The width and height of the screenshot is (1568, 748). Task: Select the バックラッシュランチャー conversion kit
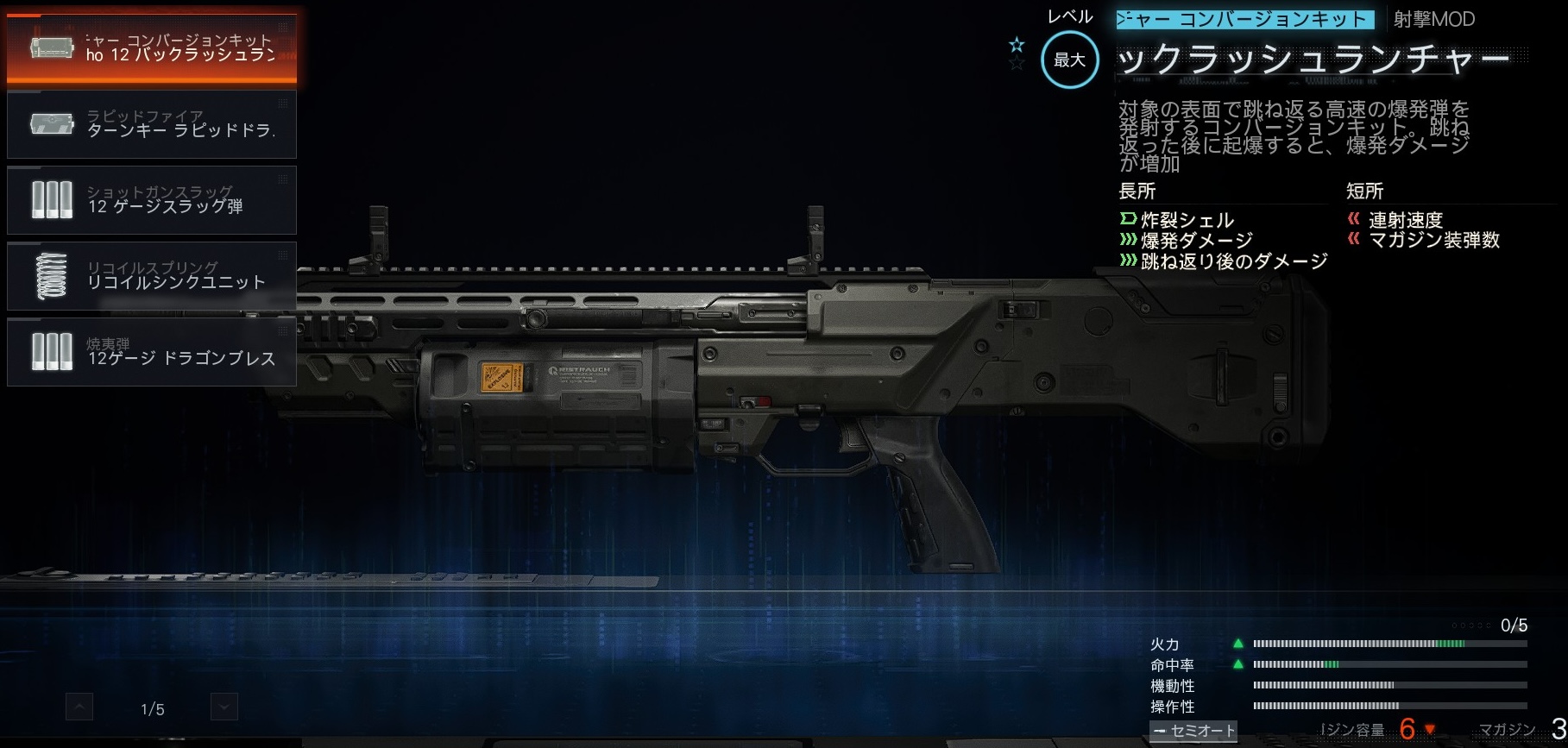click(152, 48)
